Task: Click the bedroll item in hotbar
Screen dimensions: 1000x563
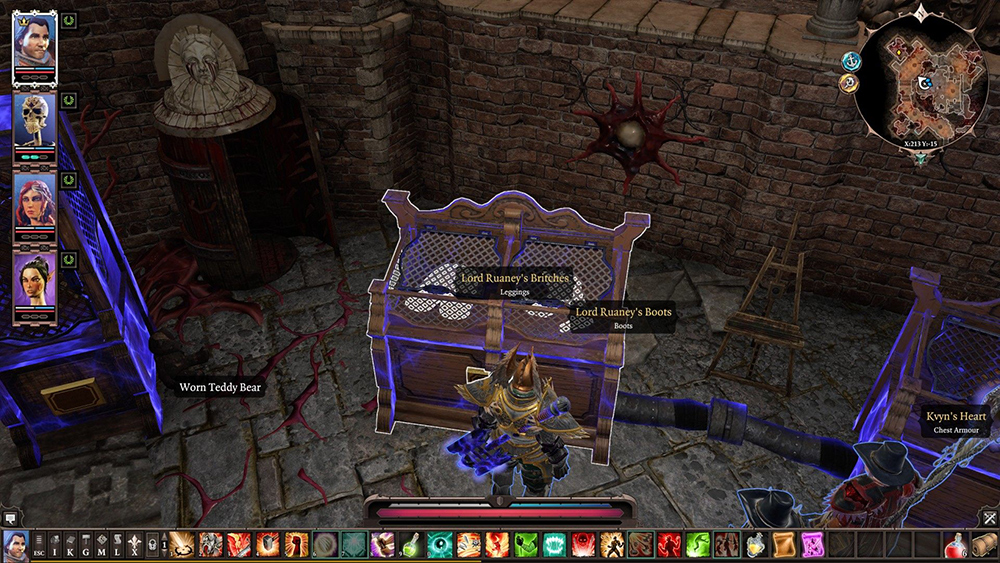Action: coord(985,545)
